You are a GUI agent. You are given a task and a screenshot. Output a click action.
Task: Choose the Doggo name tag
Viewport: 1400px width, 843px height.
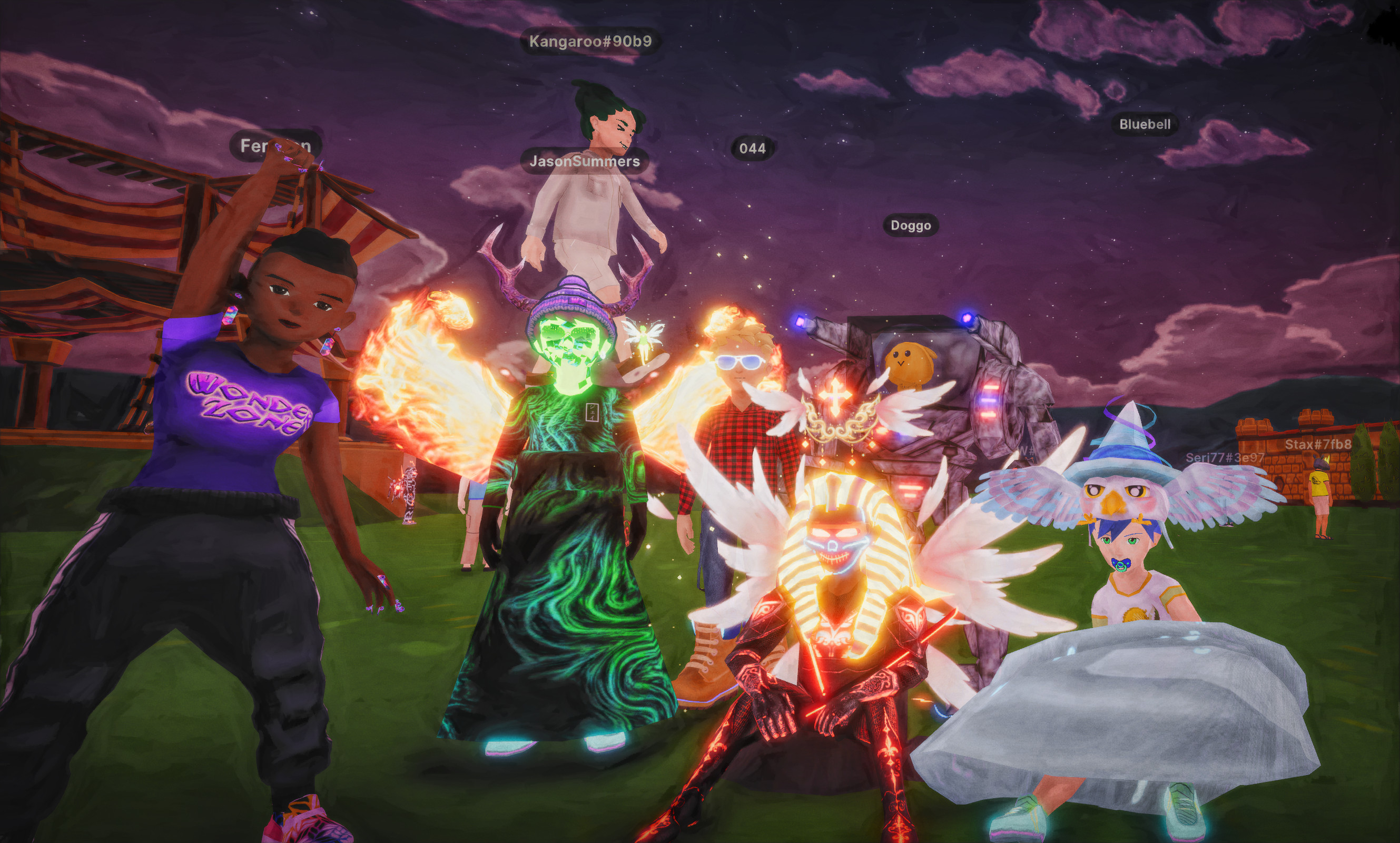[910, 226]
